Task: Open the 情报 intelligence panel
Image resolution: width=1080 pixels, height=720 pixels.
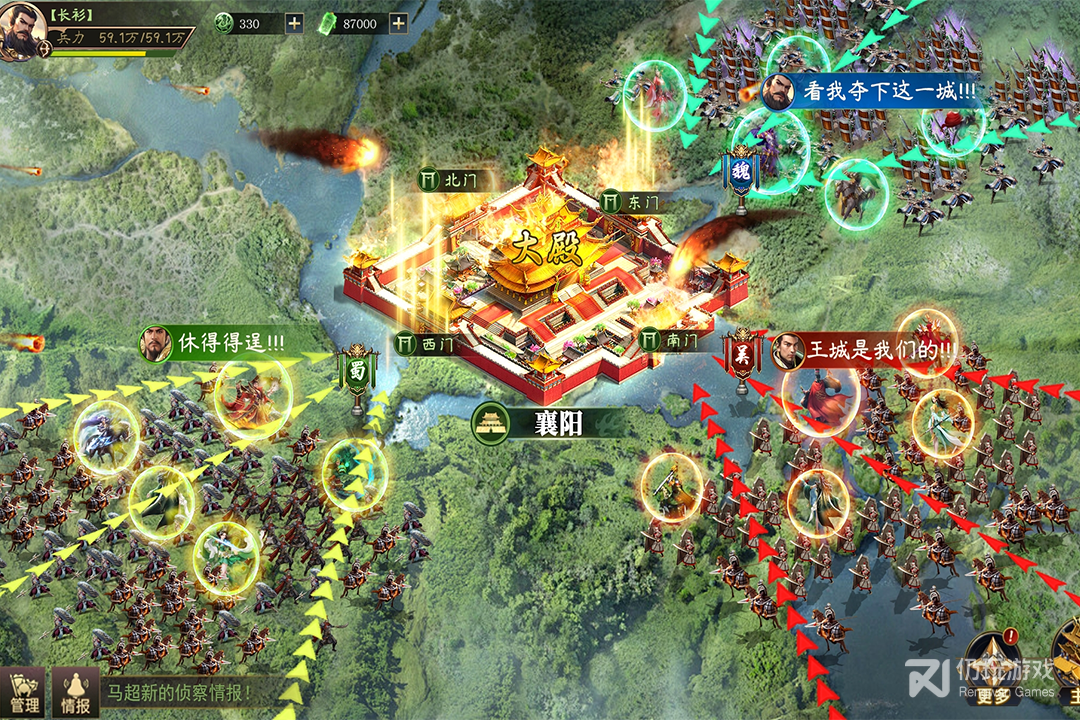Action: pos(76,692)
